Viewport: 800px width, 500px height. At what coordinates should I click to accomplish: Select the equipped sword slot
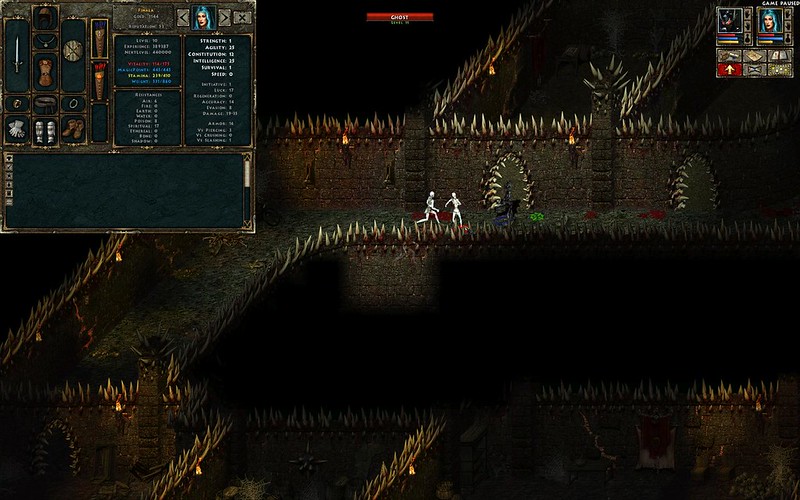(17, 57)
